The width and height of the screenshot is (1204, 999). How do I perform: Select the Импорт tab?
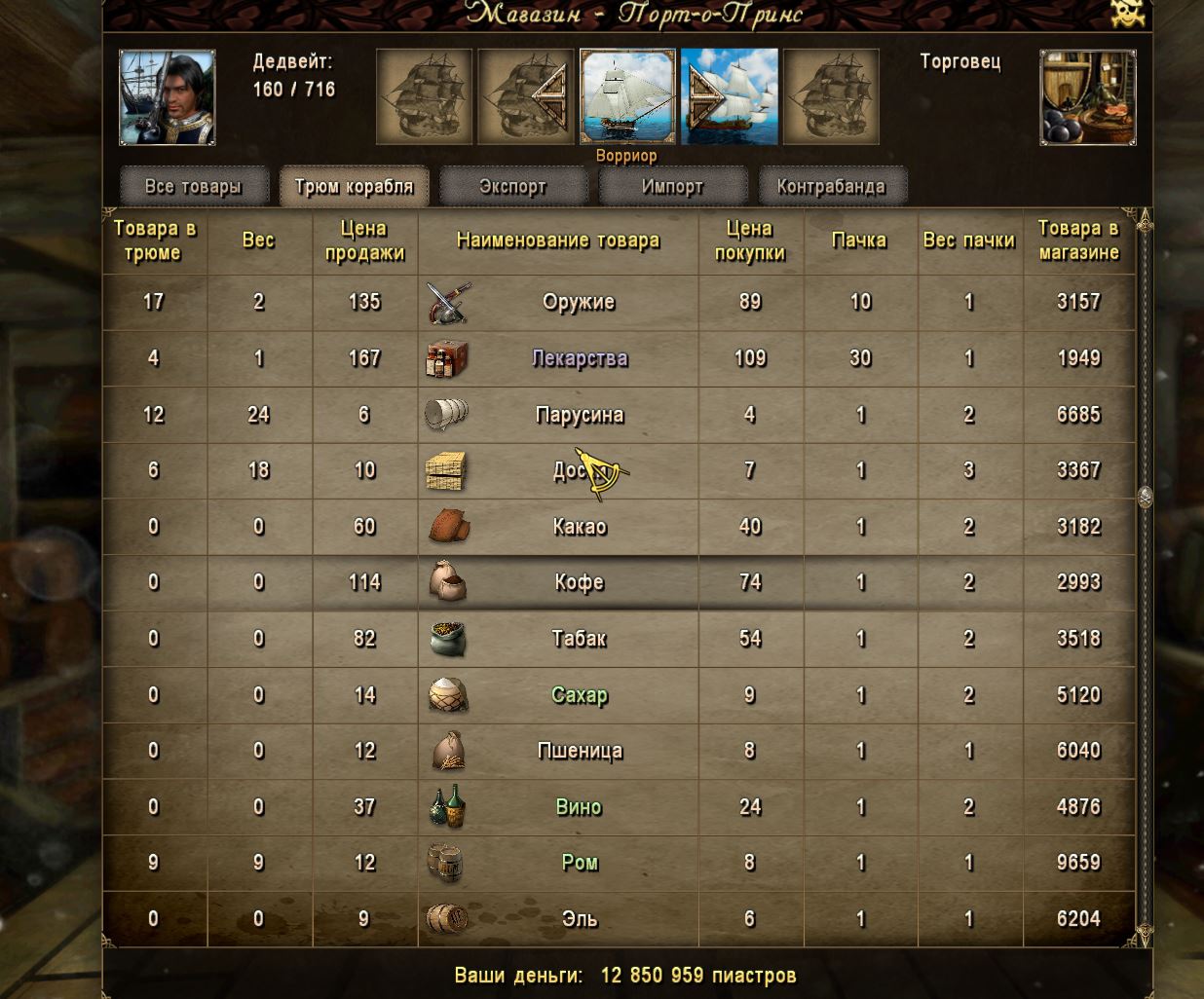[x=672, y=186]
